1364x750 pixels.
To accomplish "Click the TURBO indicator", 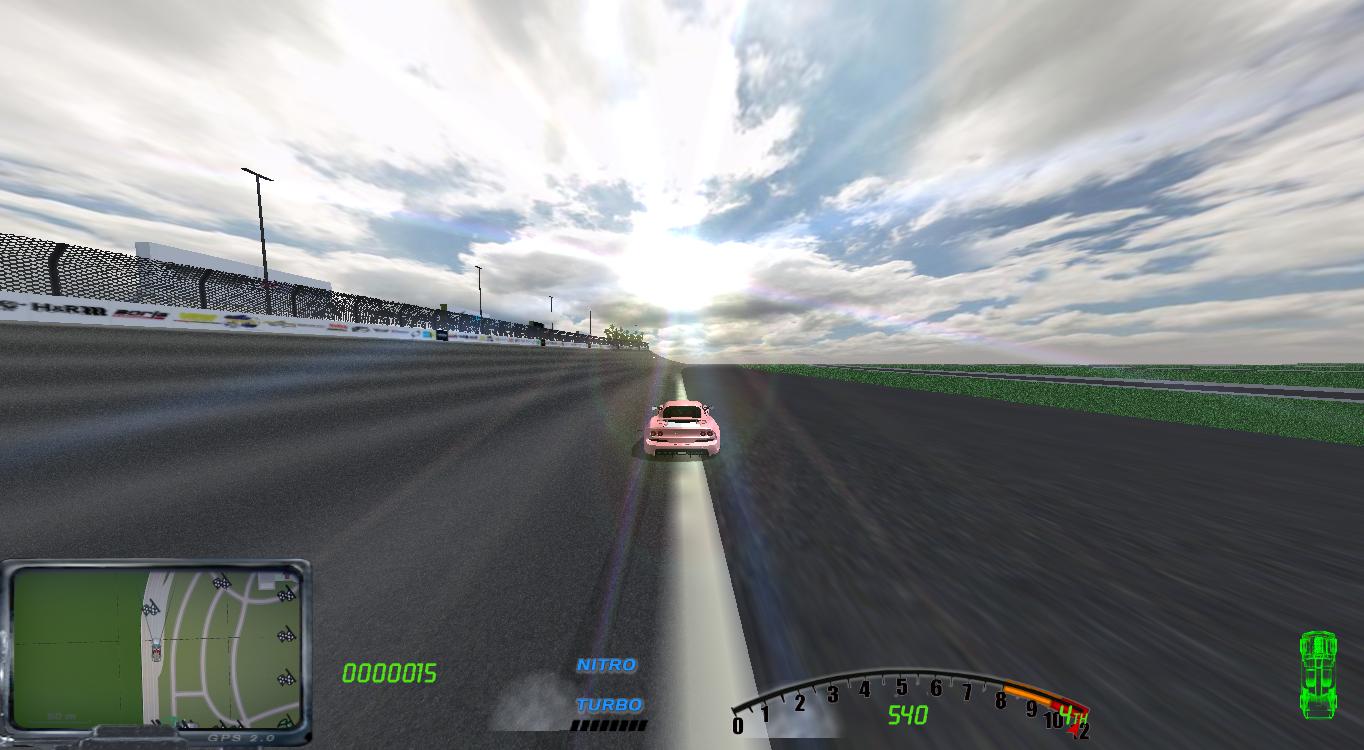I will [608, 704].
